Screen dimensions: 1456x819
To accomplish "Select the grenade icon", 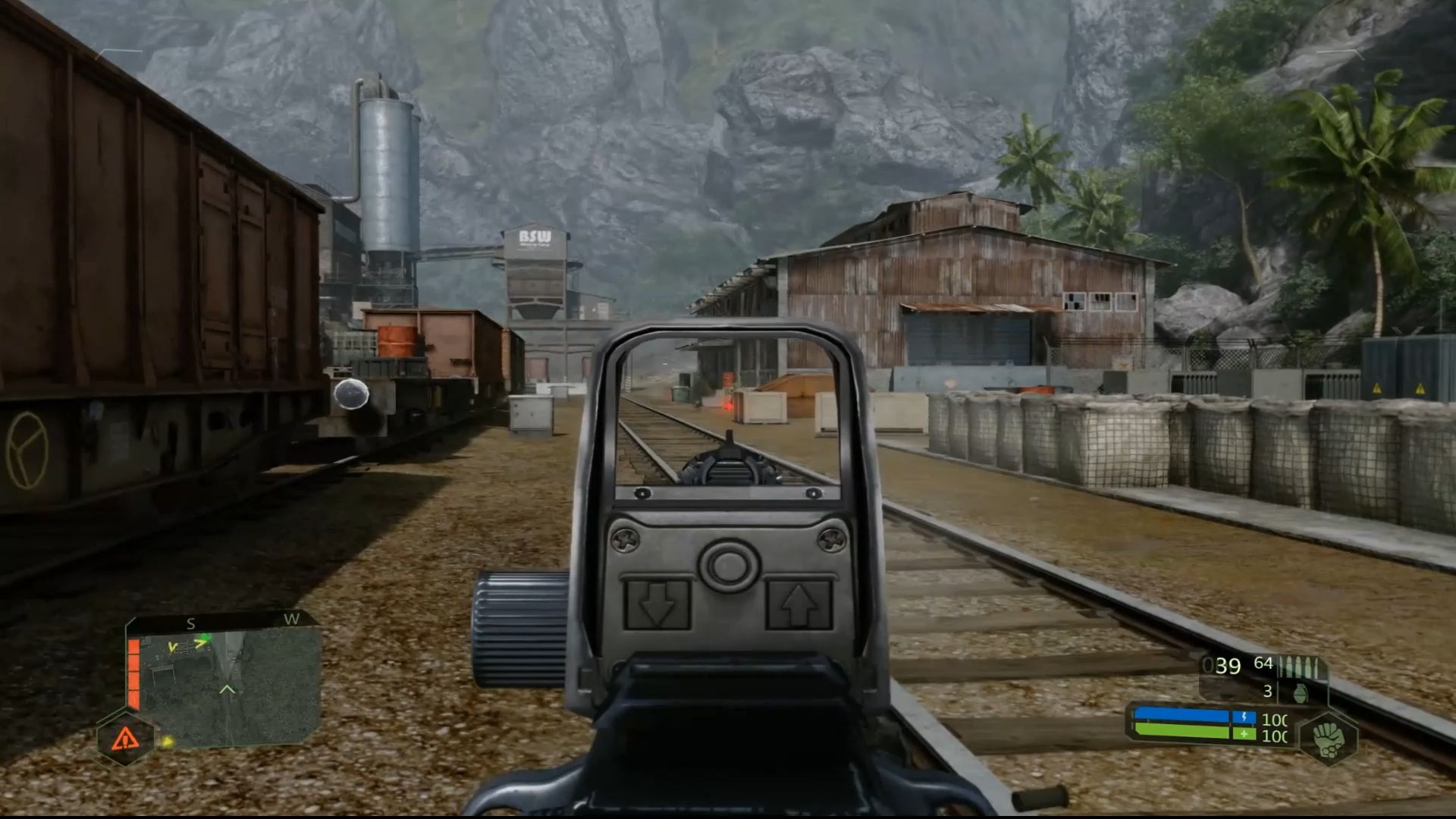I will click(x=1300, y=692).
